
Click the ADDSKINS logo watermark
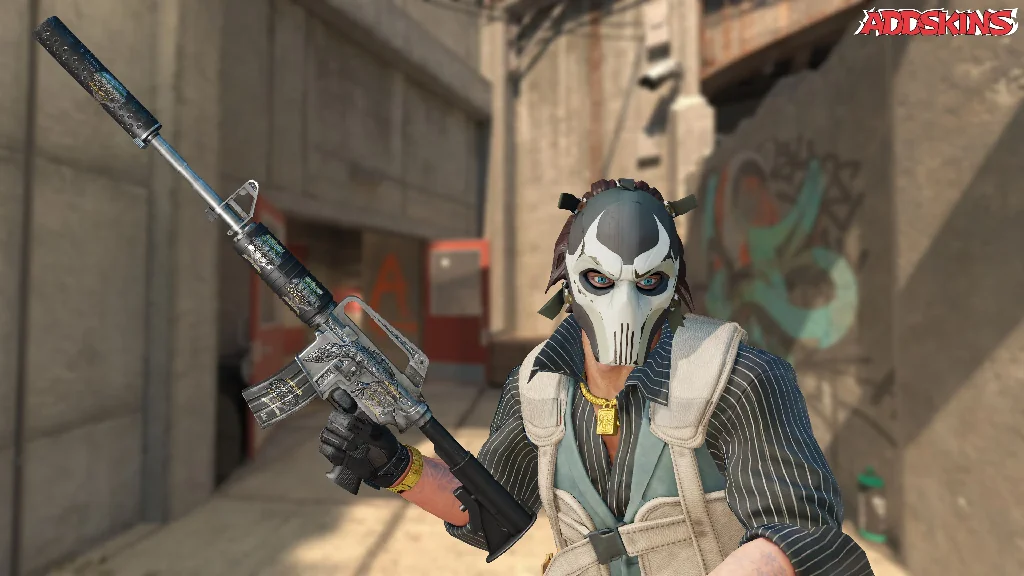tap(936, 22)
